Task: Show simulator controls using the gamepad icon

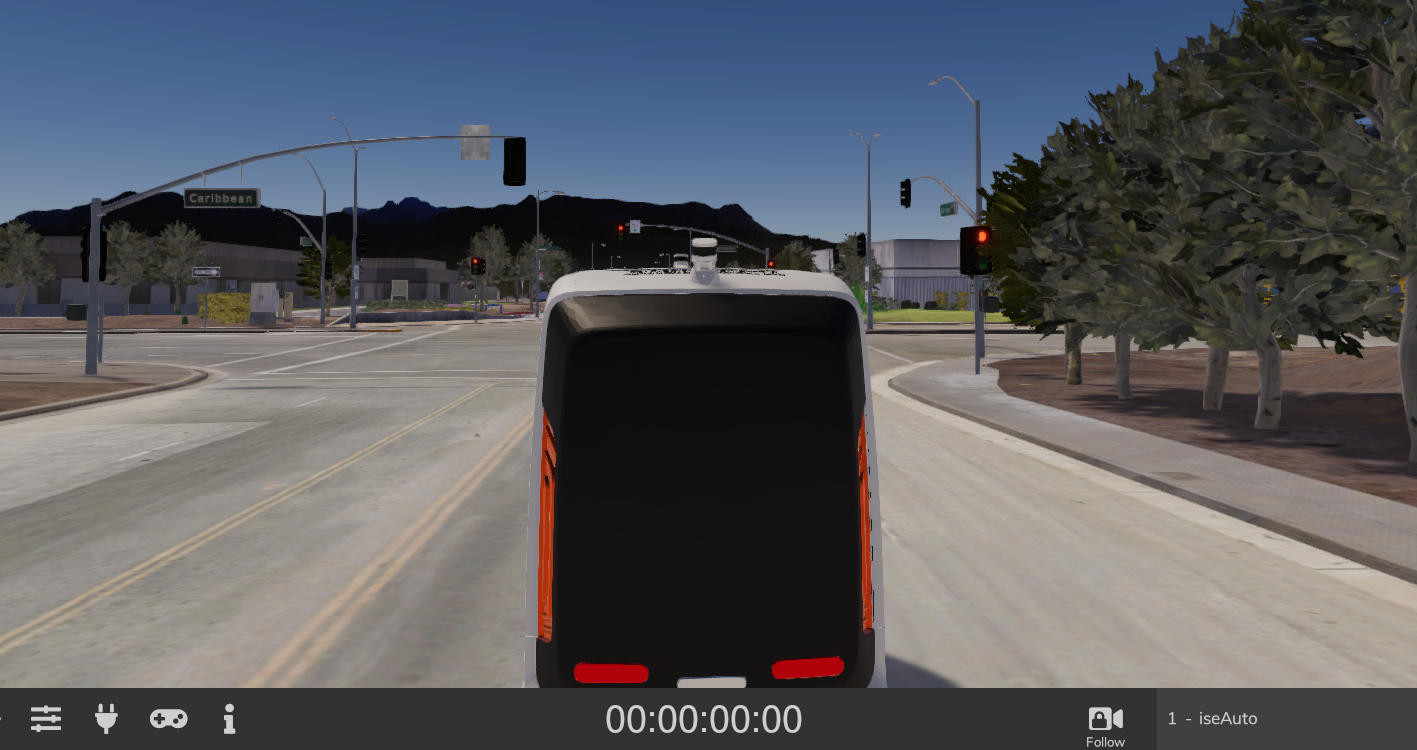Action: [x=168, y=718]
